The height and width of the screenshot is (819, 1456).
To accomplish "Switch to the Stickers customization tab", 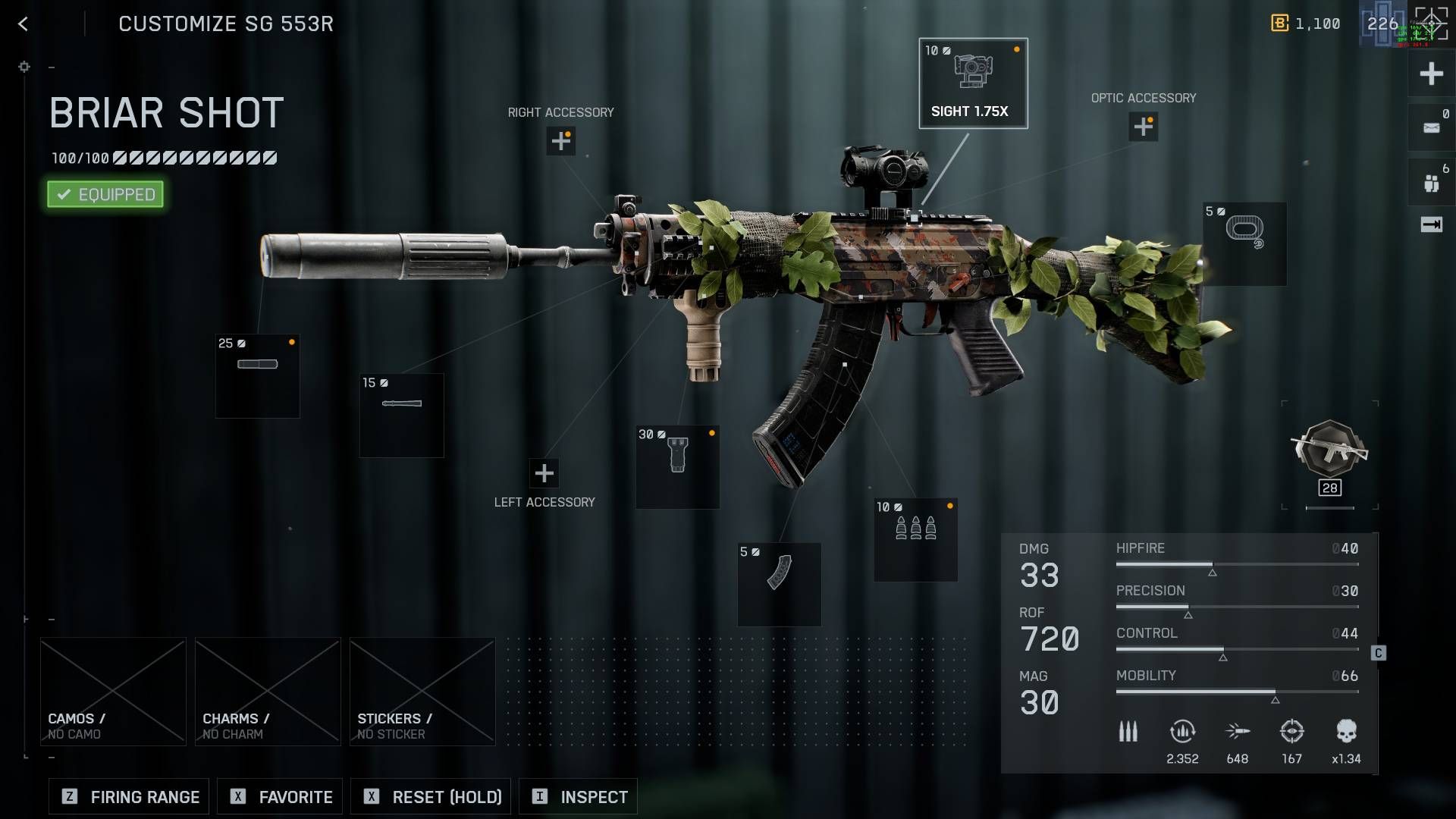I will click(422, 690).
